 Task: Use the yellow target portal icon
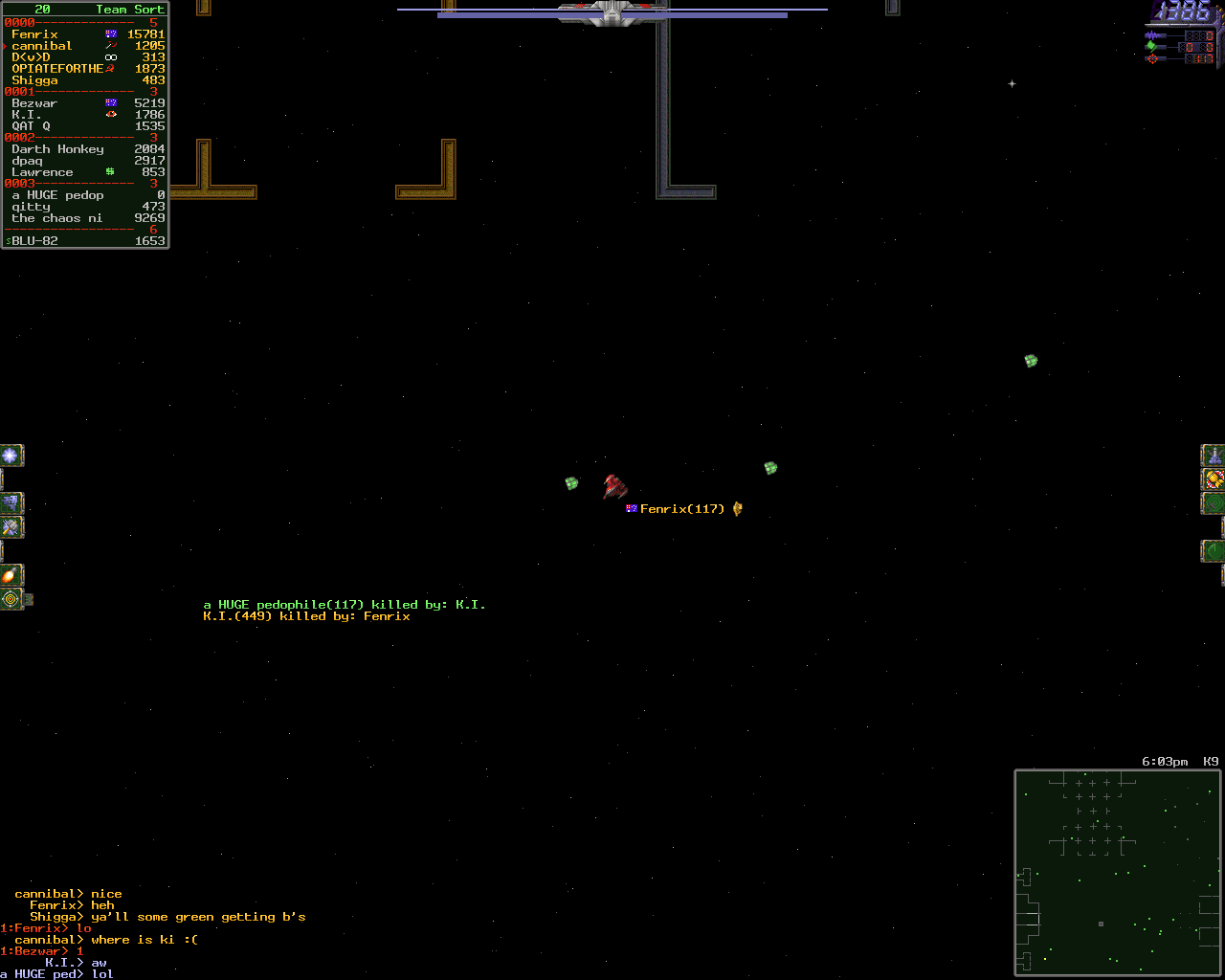pyautogui.click(x=11, y=599)
